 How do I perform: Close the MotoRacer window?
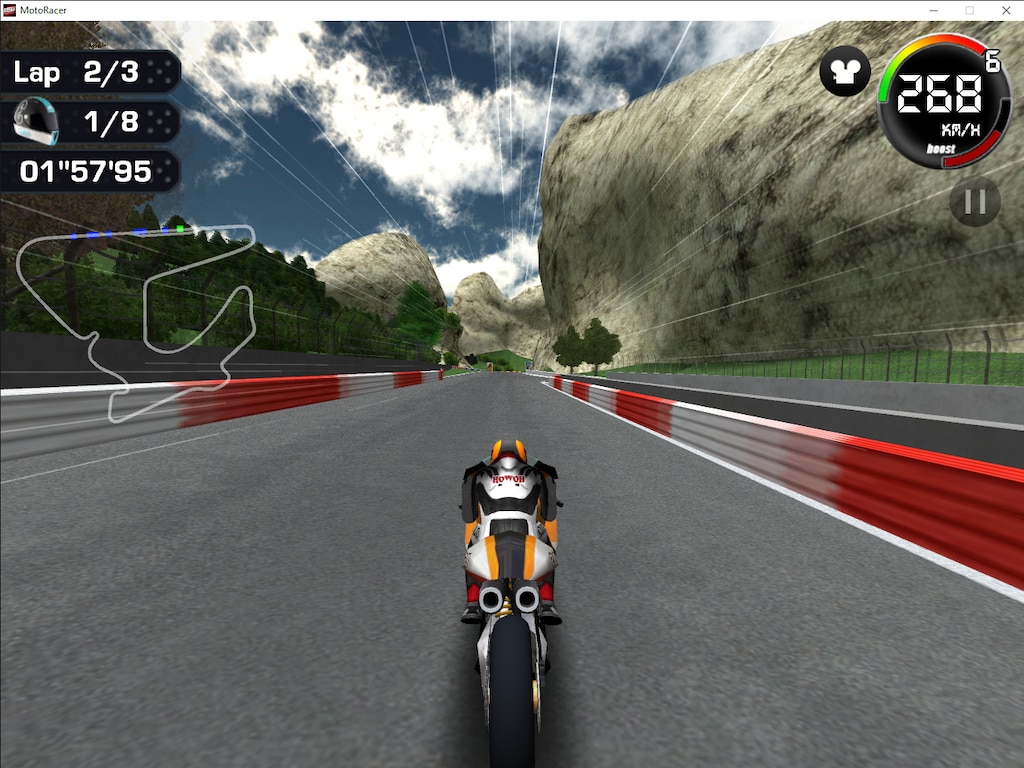tap(1005, 10)
